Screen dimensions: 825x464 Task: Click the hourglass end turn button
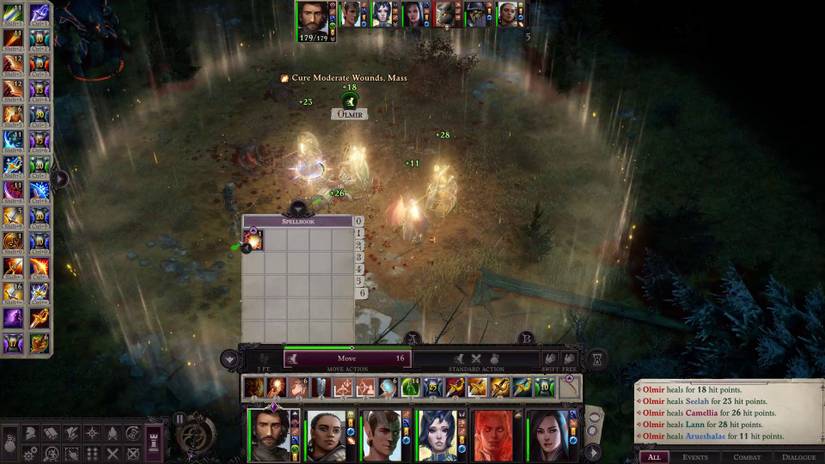click(597, 358)
